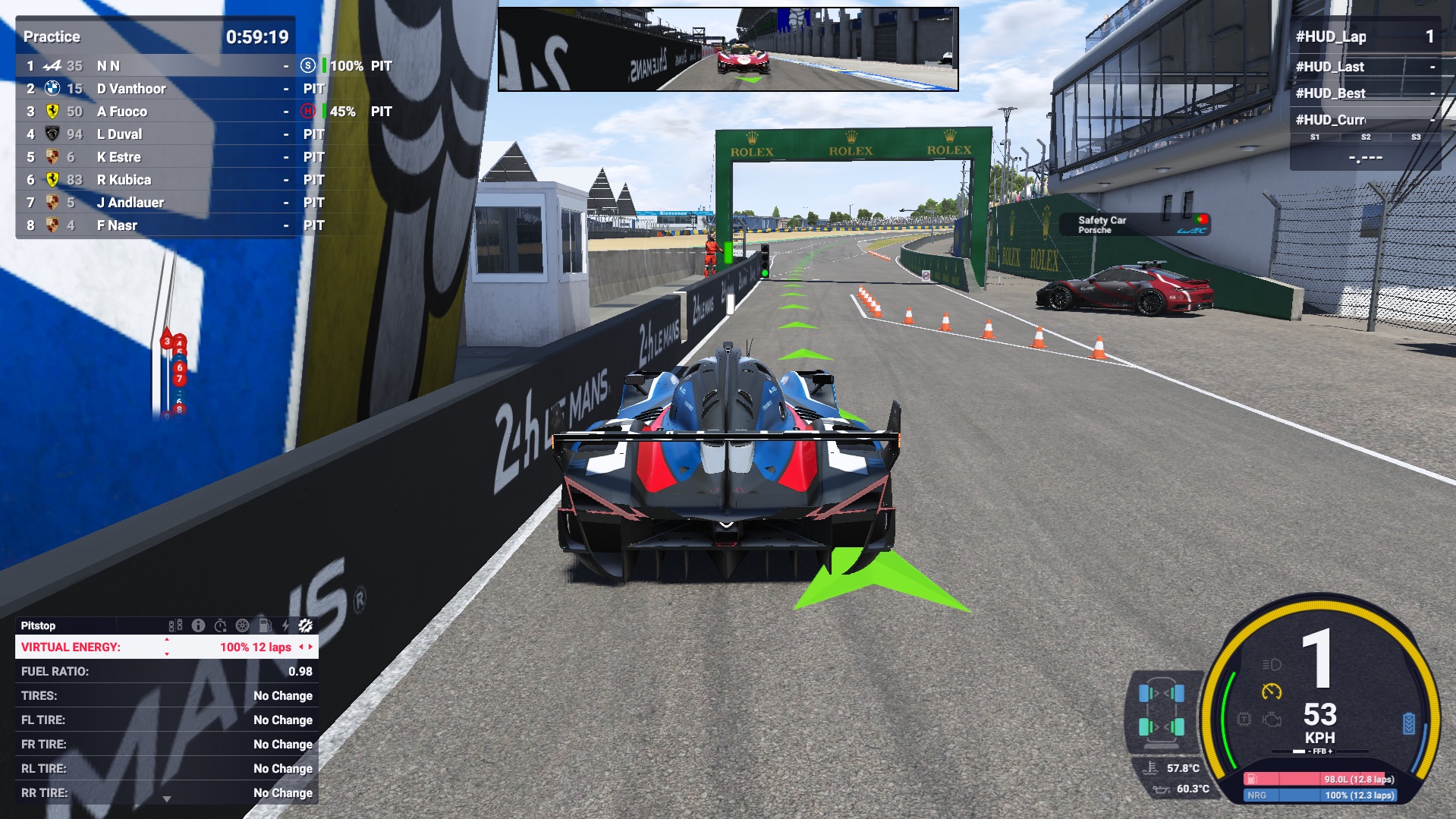Select the Tires row in the Pitstop menu
Image resolution: width=1456 pixels, height=819 pixels.
tap(166, 695)
